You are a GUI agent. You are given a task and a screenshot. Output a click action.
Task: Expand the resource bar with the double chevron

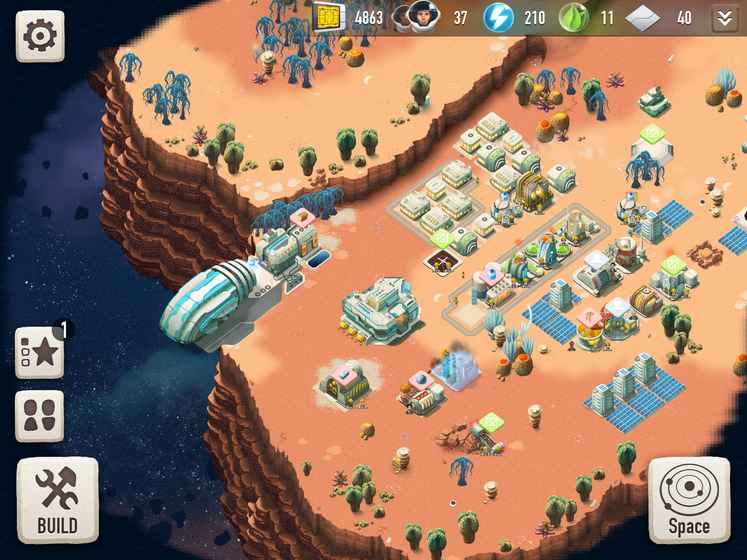click(724, 18)
